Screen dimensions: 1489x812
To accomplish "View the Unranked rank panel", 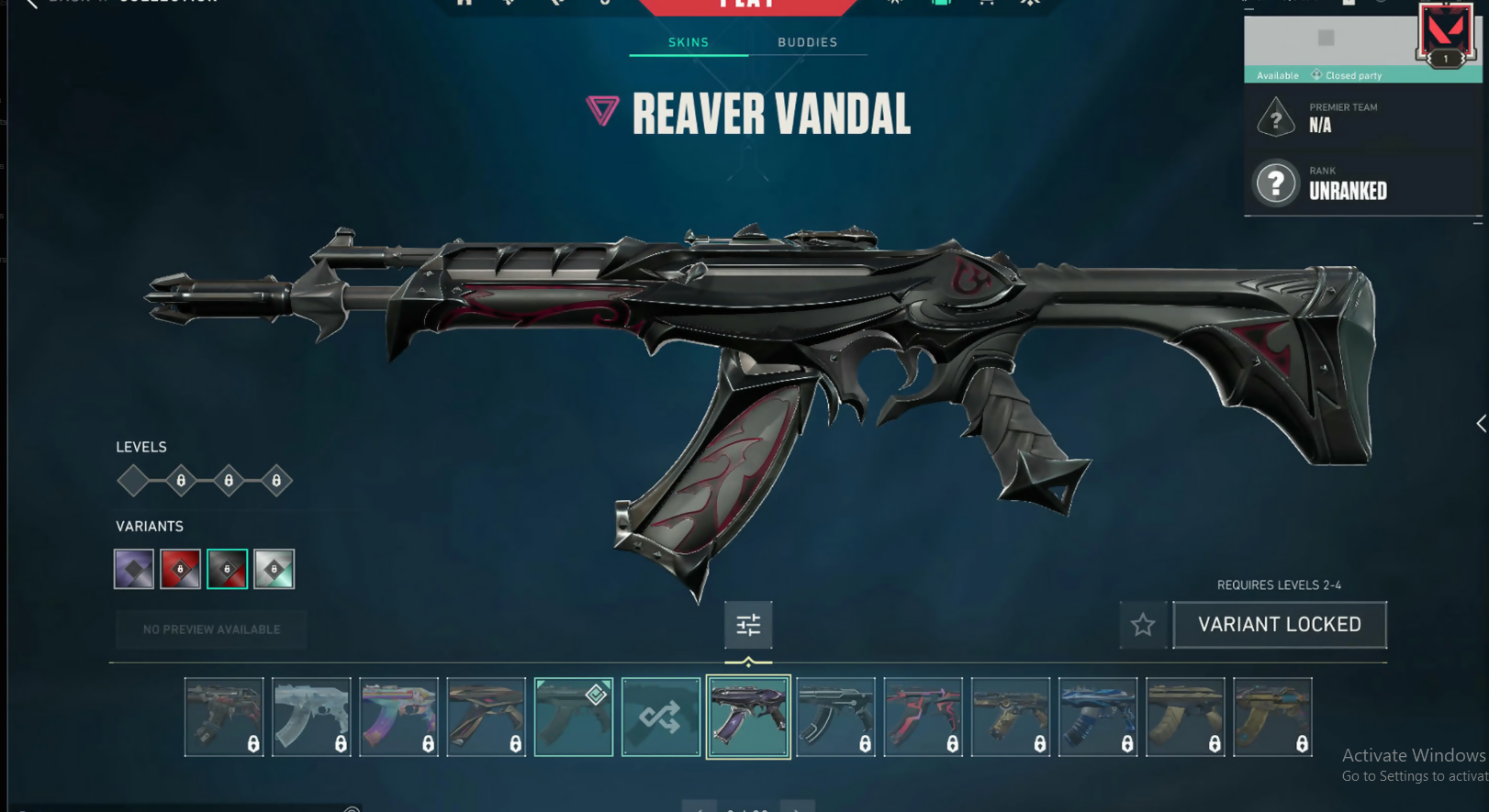I will pos(1362,184).
